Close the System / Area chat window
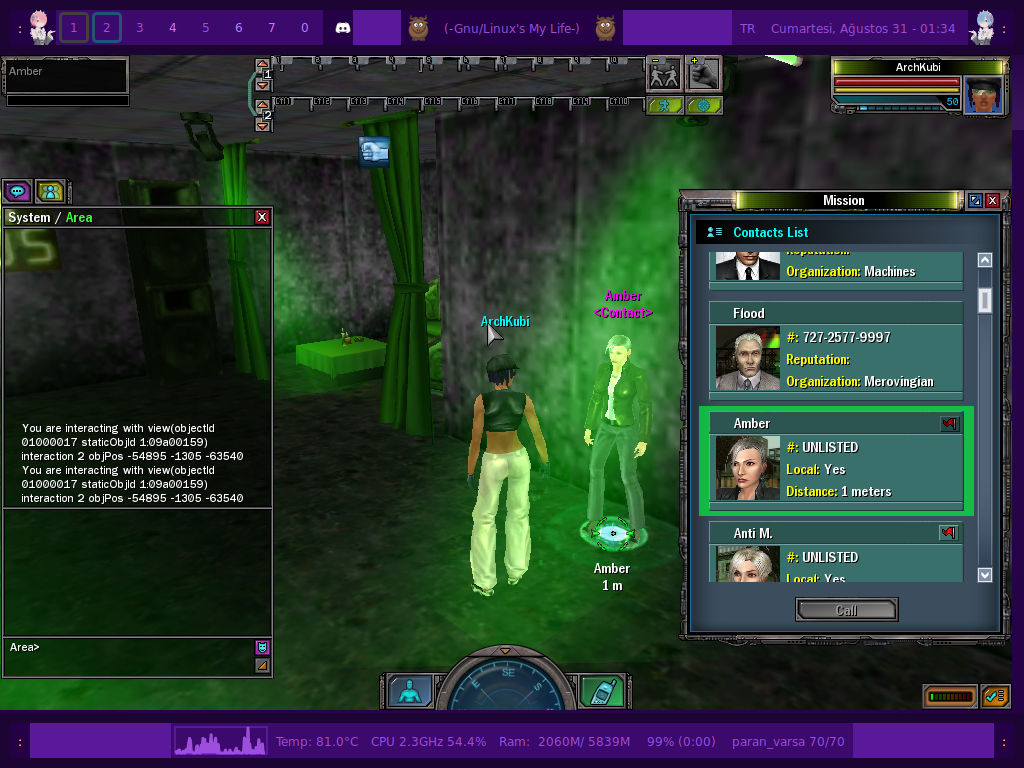1024x768 pixels. tap(262, 217)
